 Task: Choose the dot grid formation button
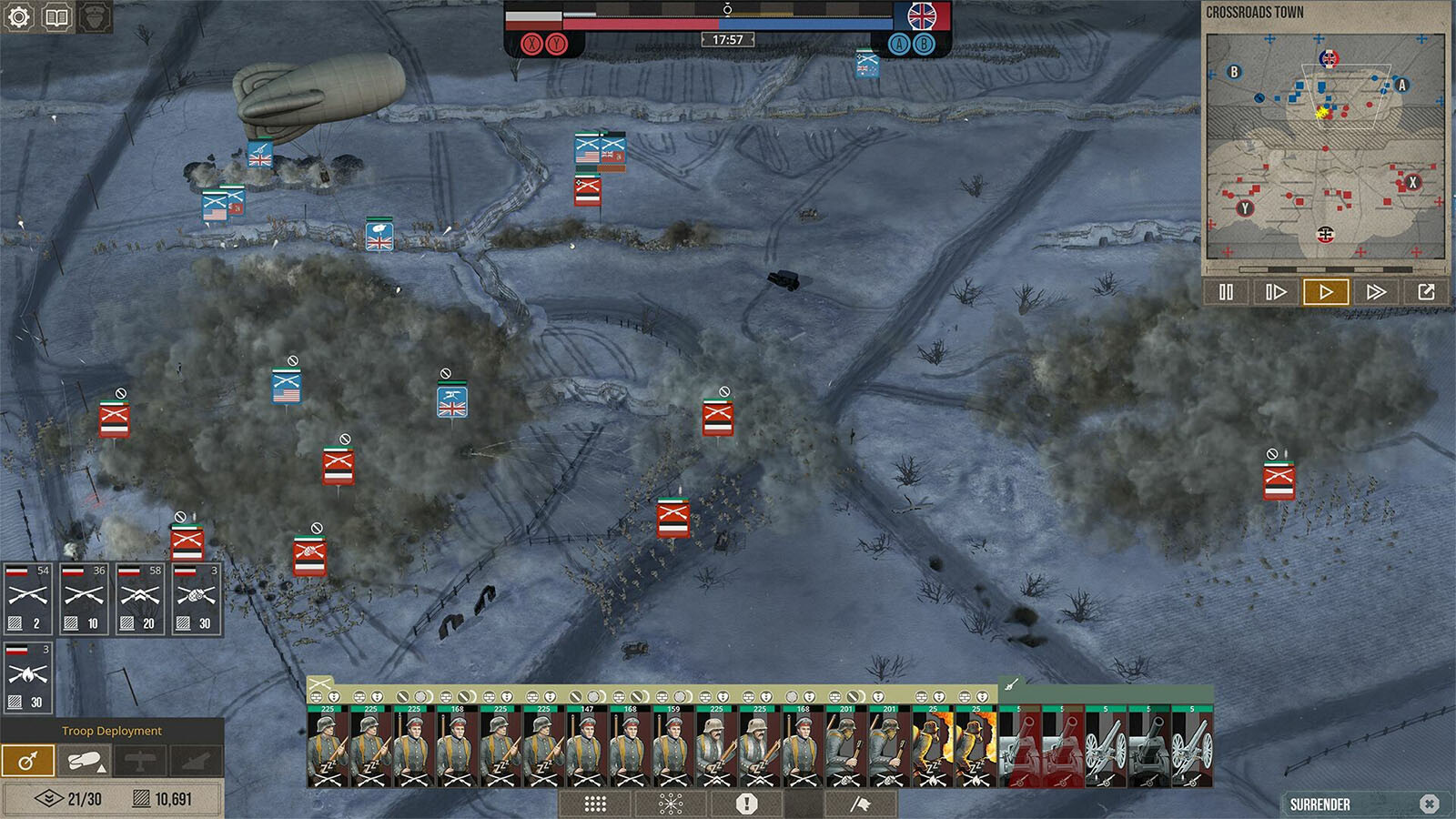coord(595,804)
